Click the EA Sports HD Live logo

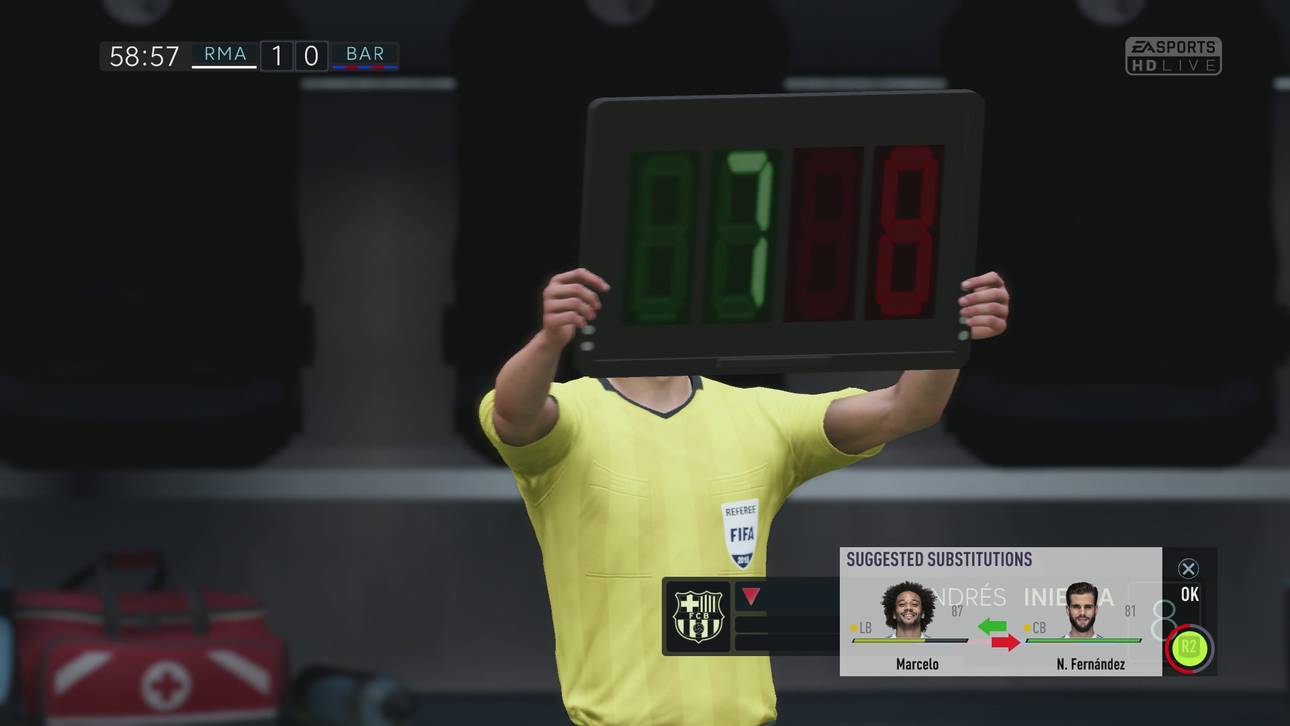(x=1176, y=55)
